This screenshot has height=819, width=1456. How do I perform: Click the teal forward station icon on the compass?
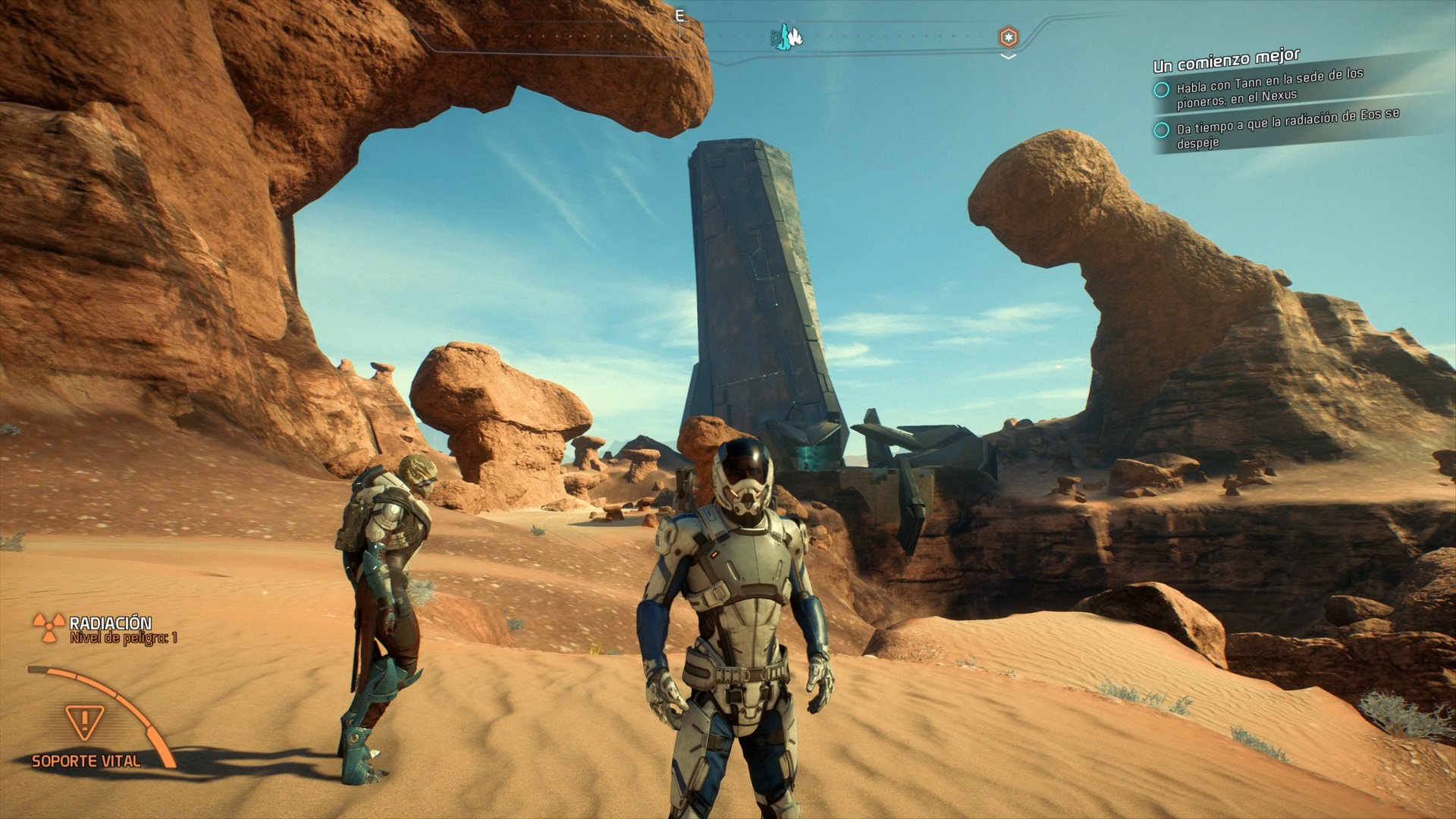781,36
